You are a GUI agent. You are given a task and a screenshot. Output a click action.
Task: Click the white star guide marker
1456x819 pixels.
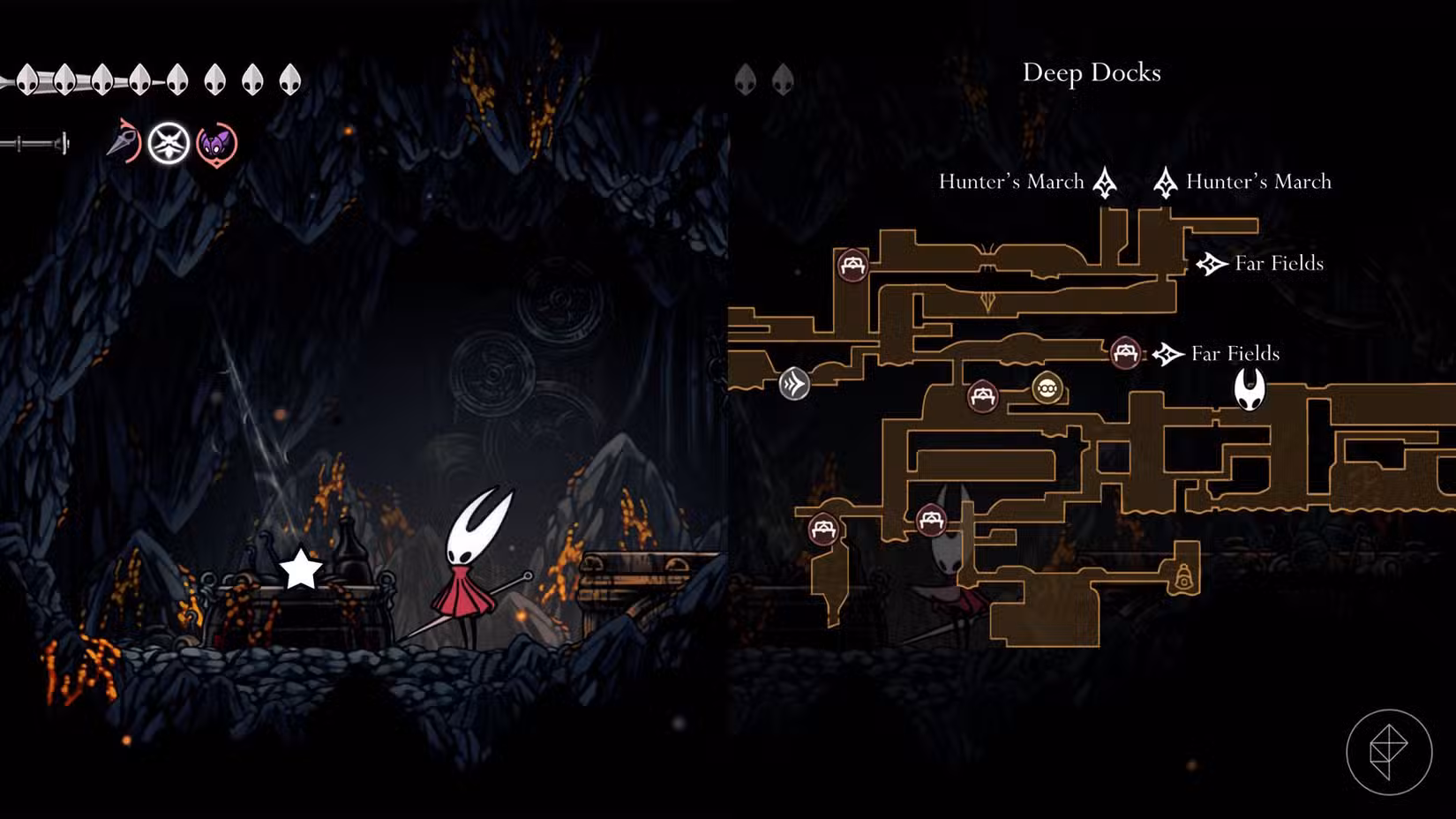click(x=301, y=569)
